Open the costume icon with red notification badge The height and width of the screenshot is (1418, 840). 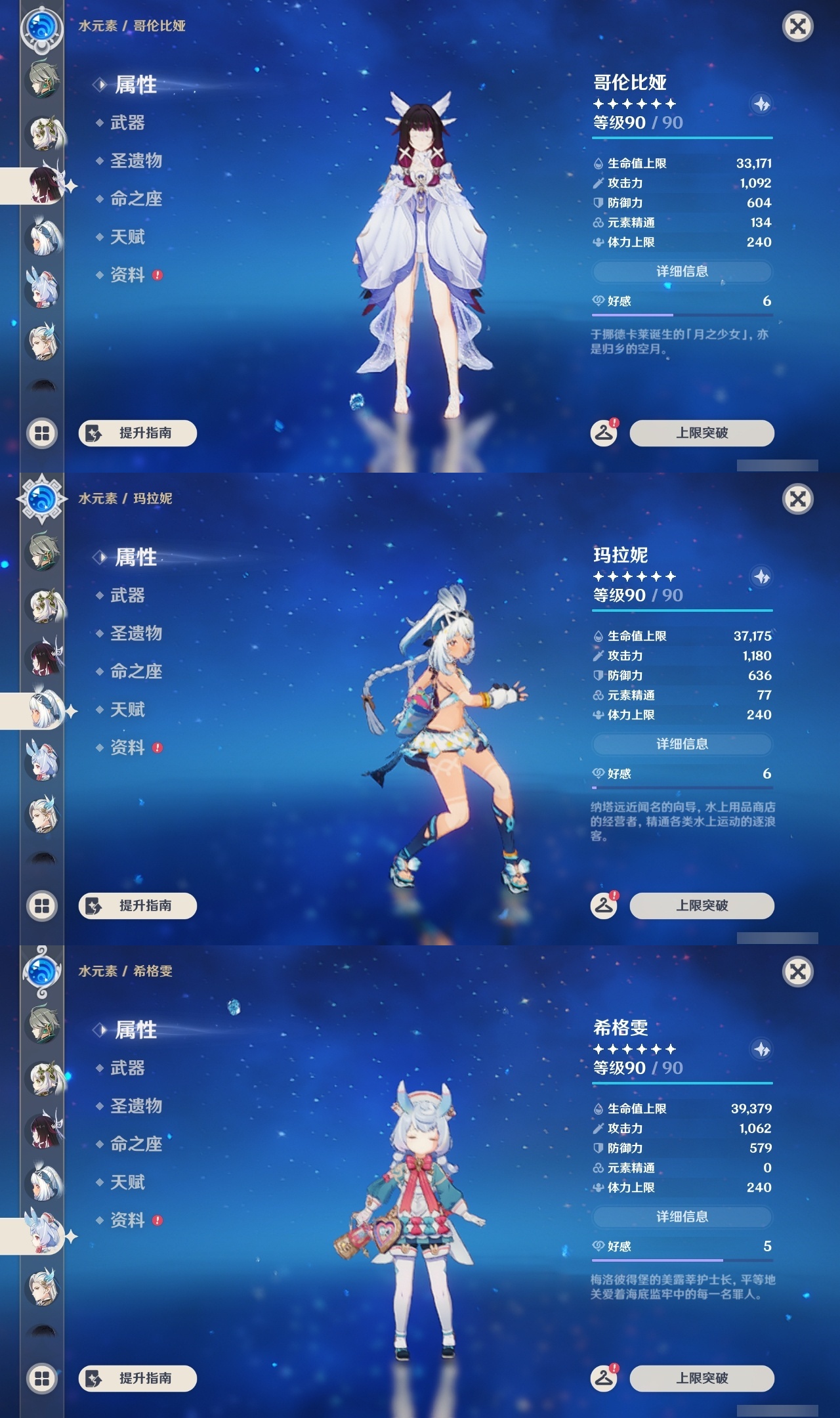coord(605,433)
